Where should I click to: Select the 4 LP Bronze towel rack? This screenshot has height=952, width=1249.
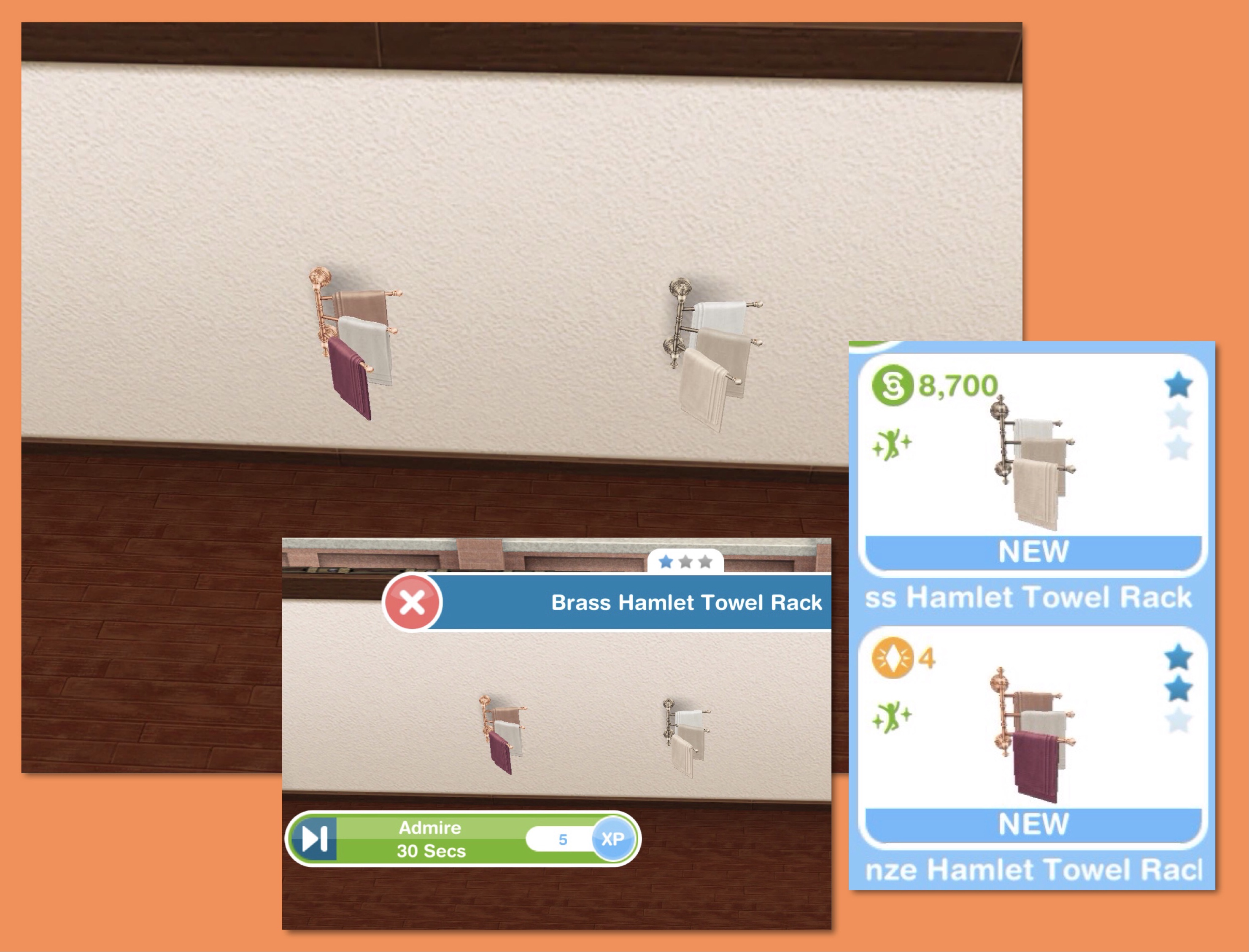pyautogui.click(x=1033, y=736)
